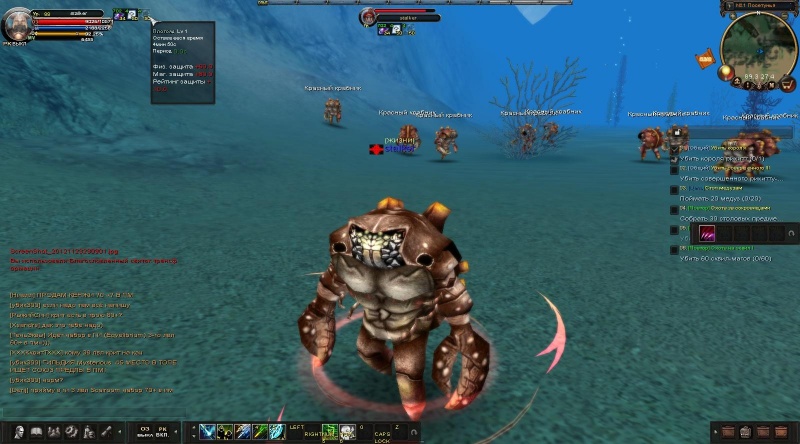Select the skull skill in right-click slot
The height and width of the screenshot is (444, 800).
point(347,432)
